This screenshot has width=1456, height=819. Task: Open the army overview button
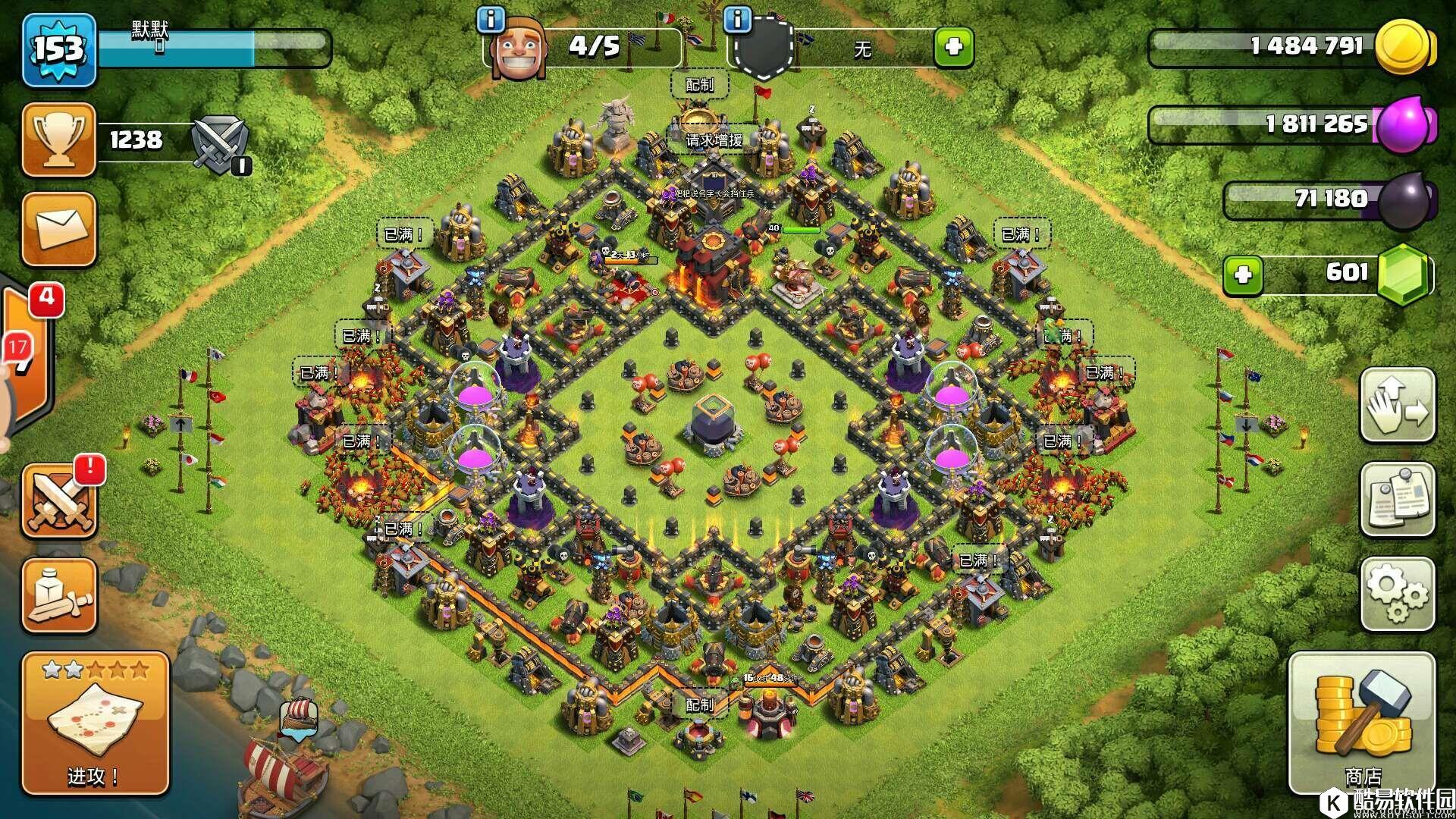59,596
